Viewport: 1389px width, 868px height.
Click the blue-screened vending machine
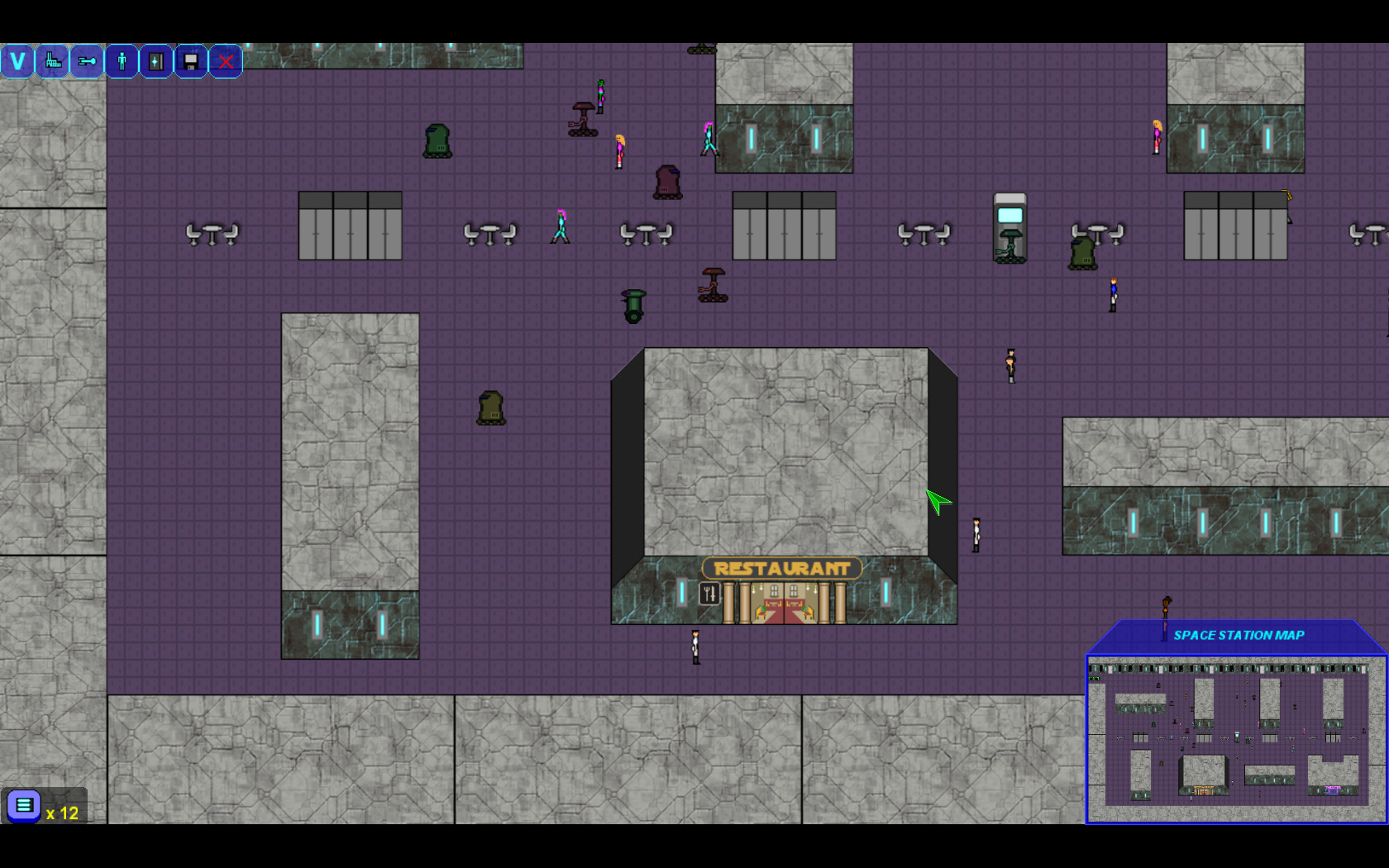tap(1010, 222)
